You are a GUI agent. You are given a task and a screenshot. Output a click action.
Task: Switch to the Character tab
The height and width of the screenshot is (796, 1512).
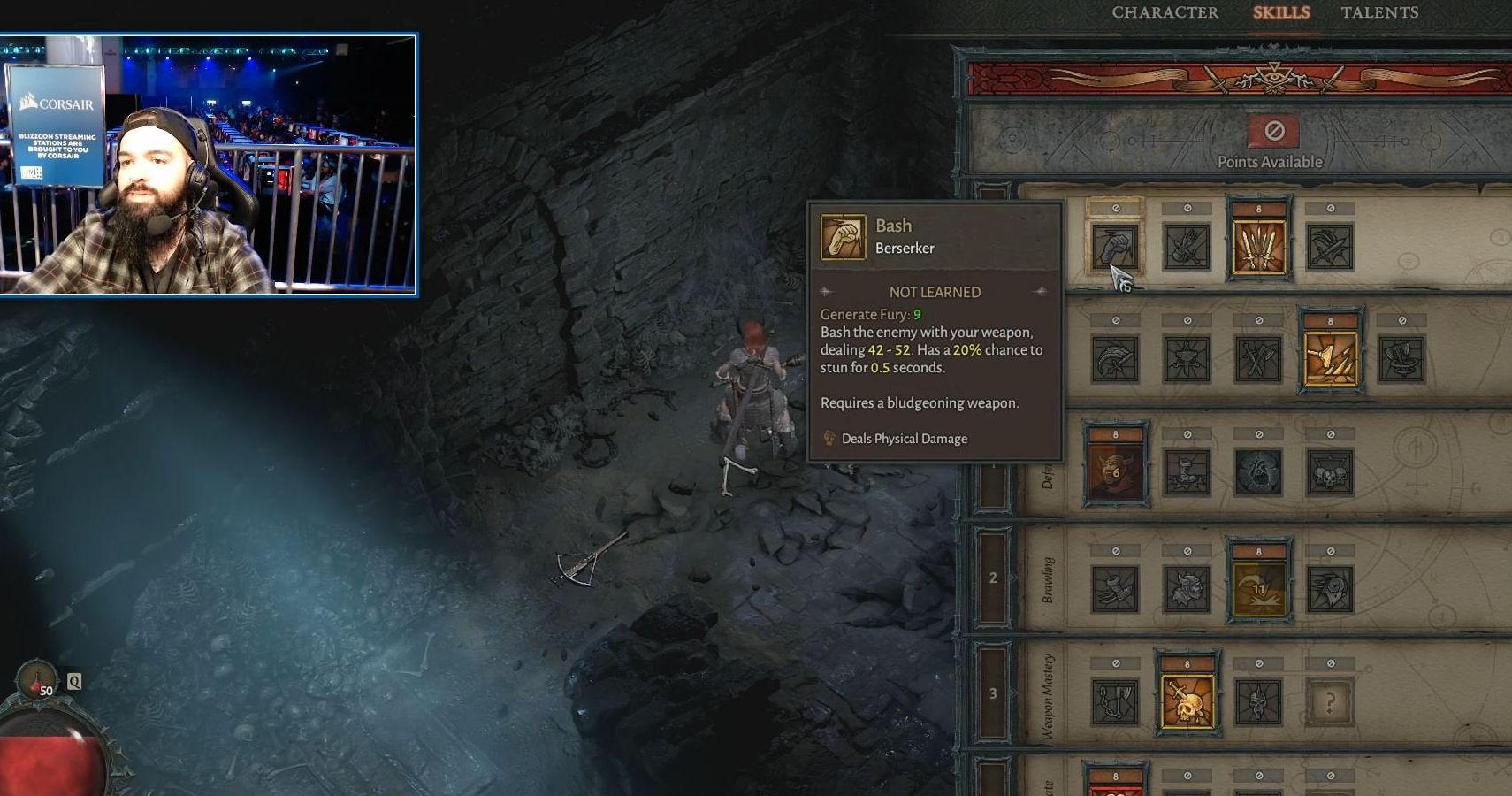[1165, 12]
